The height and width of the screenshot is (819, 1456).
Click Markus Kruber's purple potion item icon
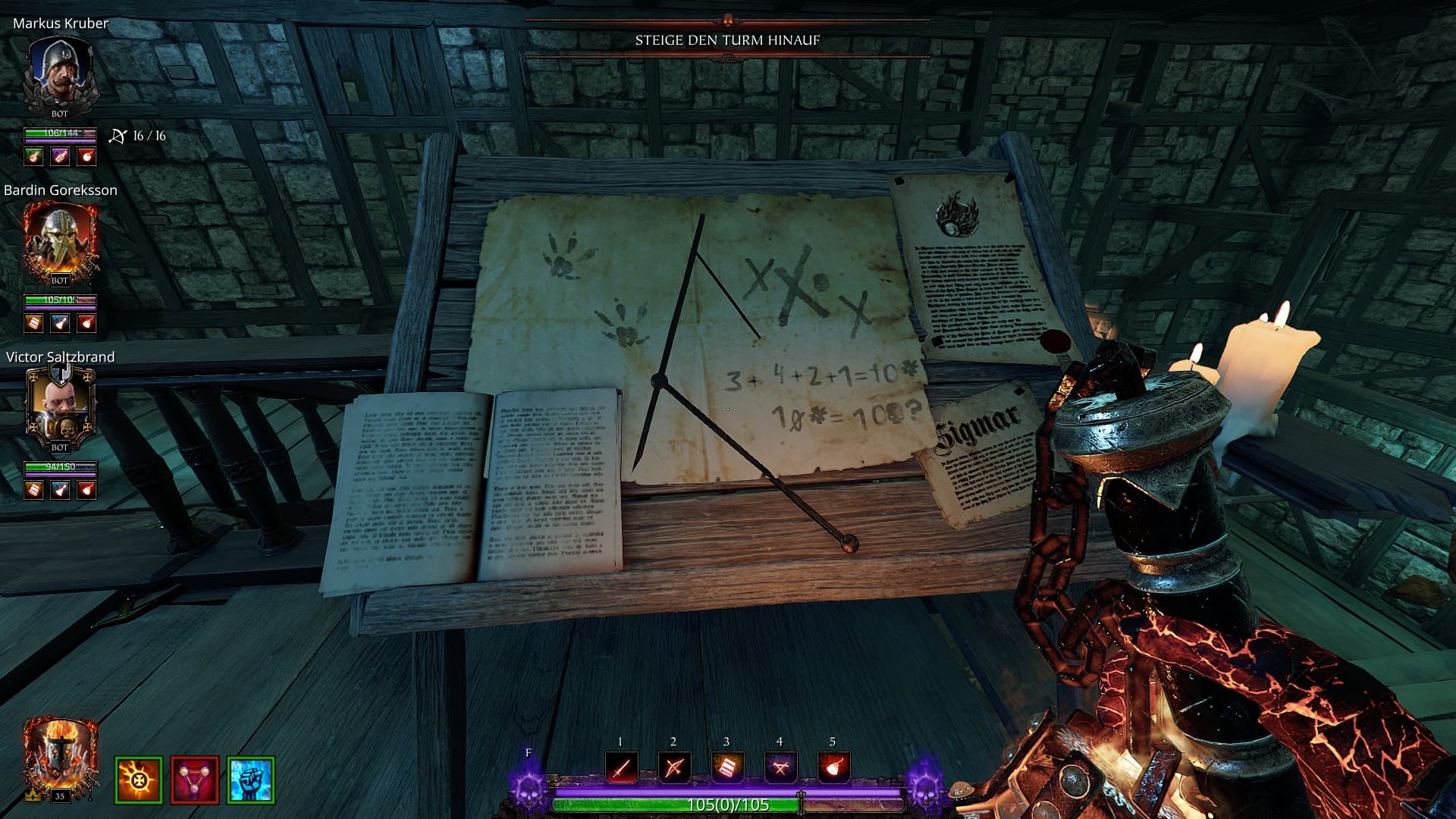(x=60, y=156)
